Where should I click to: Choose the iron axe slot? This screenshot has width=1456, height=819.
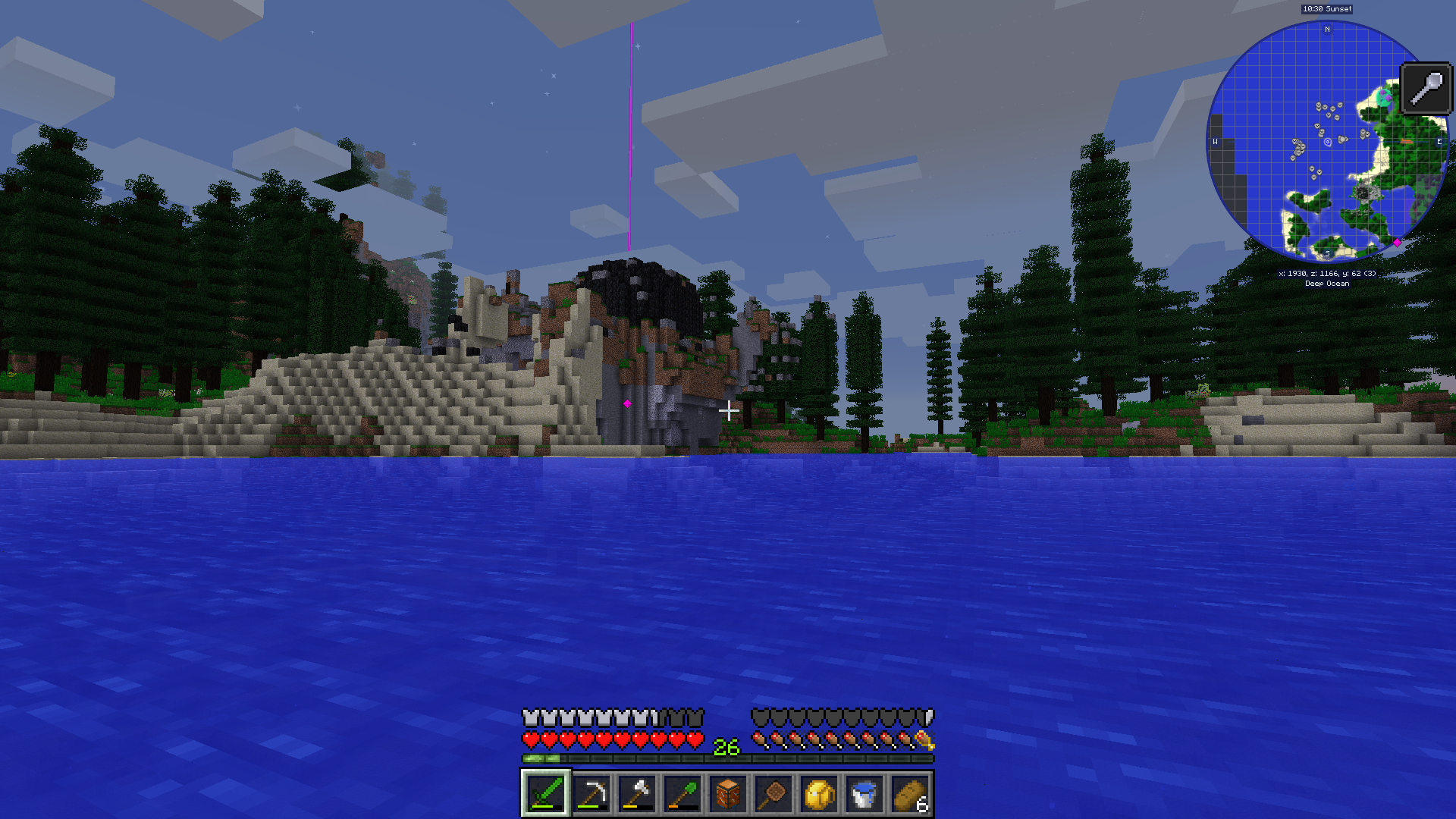[636, 794]
